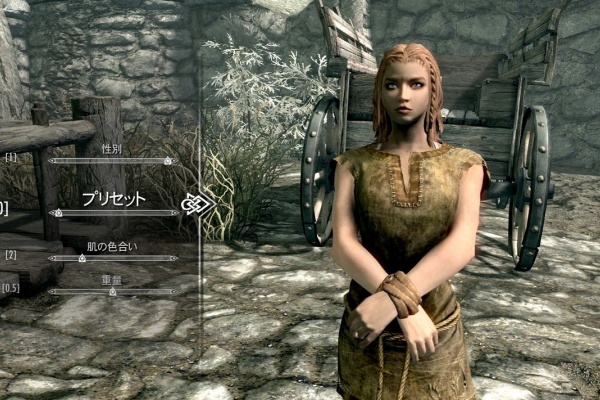
Task: Click the 肌の色合い skin tone slider
Action: pyautogui.click(x=113, y=258)
